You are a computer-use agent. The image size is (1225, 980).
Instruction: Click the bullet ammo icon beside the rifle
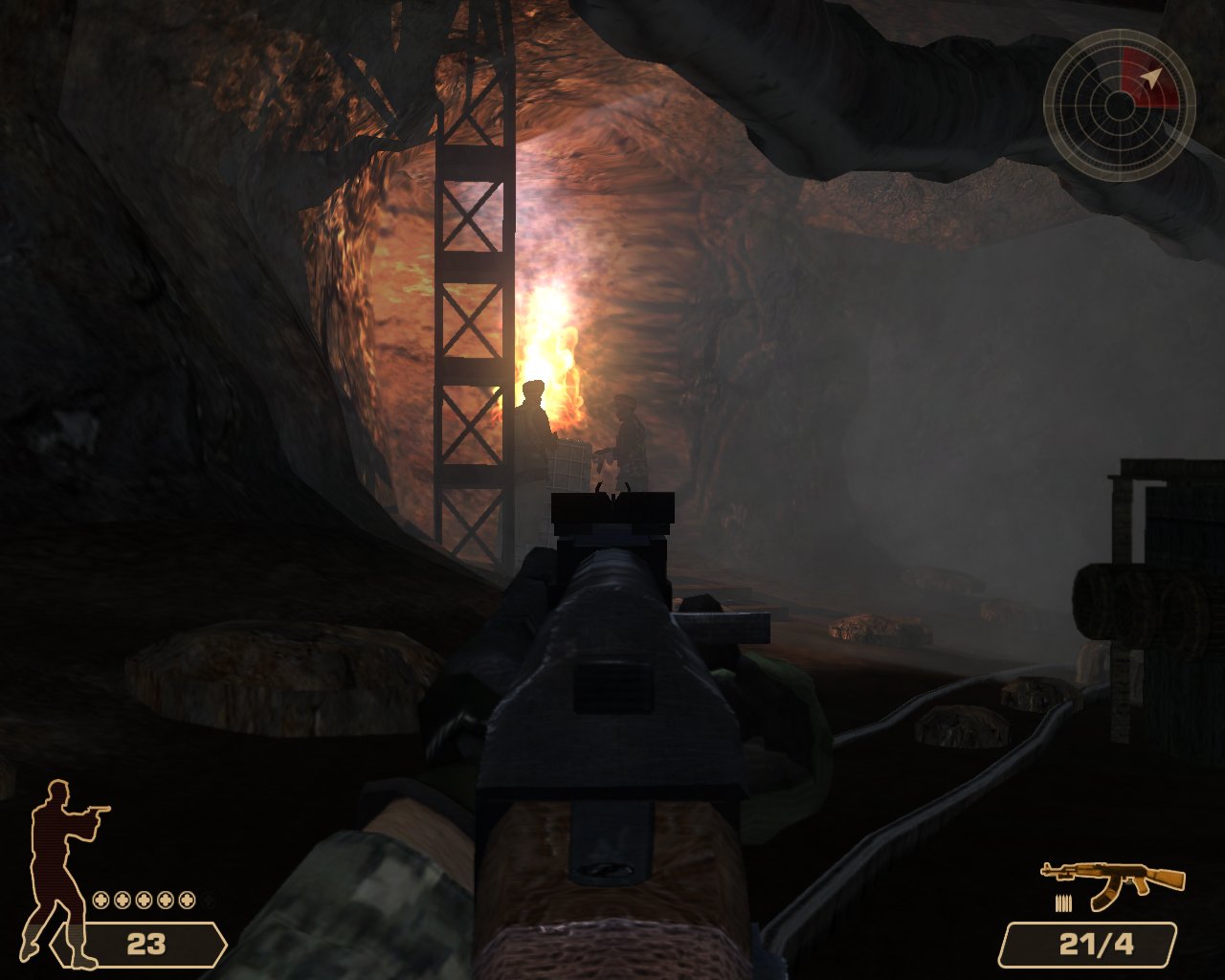1062,904
